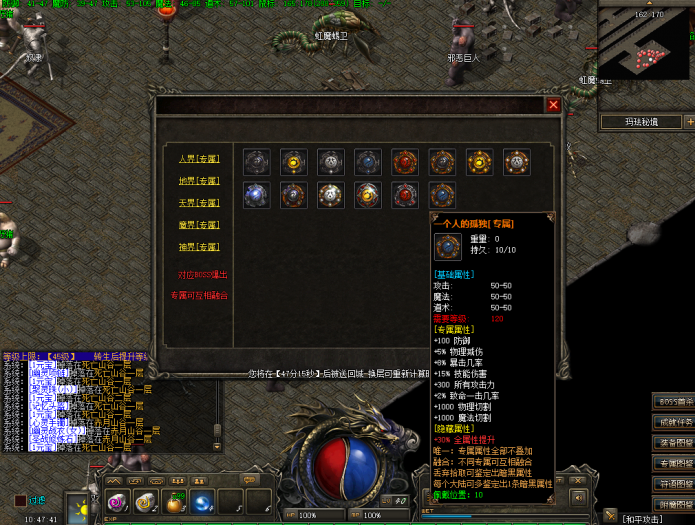Switch to the 地界[专属] category
695x525 pixels.
[198, 181]
